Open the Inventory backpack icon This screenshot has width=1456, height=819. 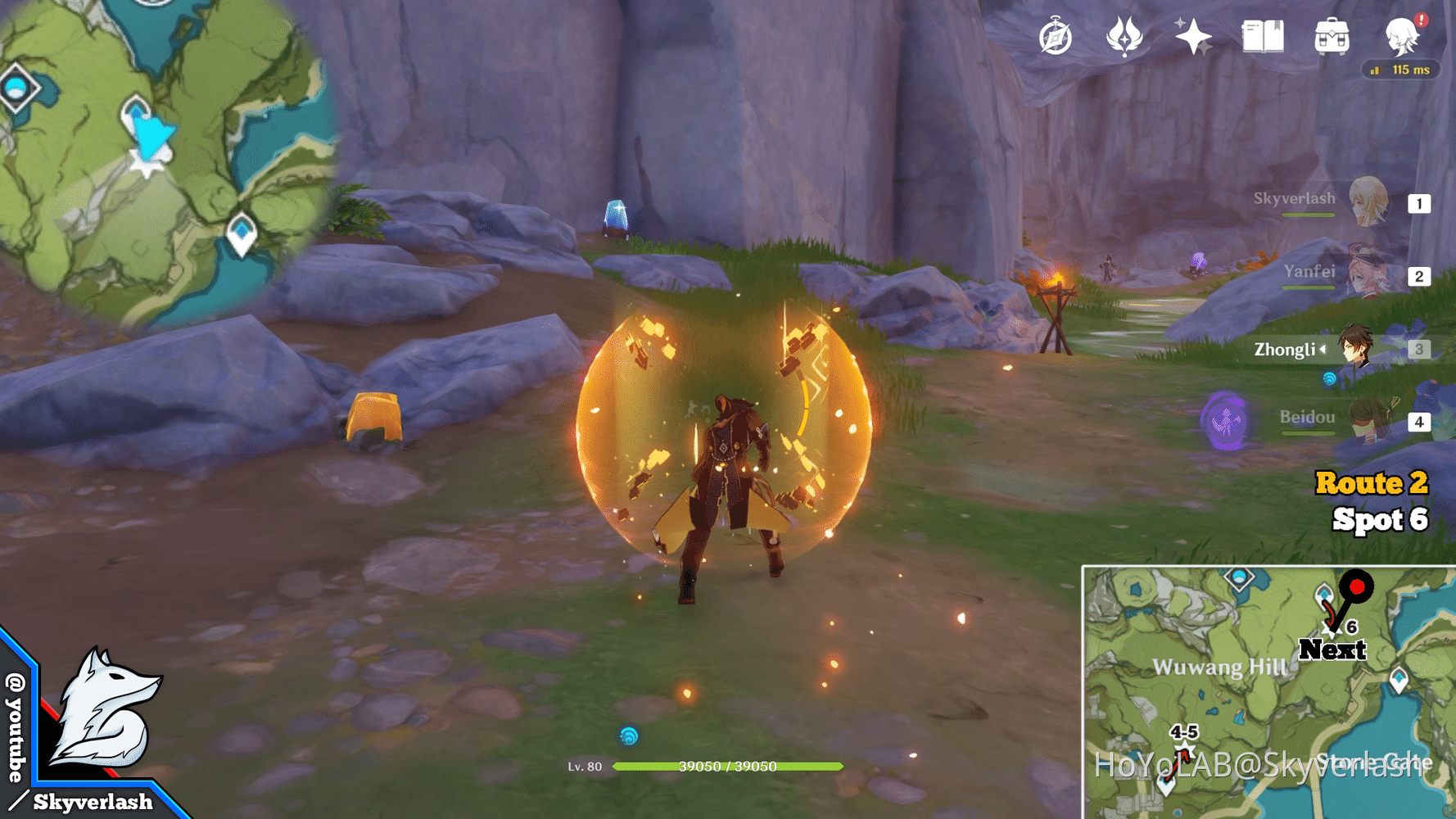pos(1331,37)
